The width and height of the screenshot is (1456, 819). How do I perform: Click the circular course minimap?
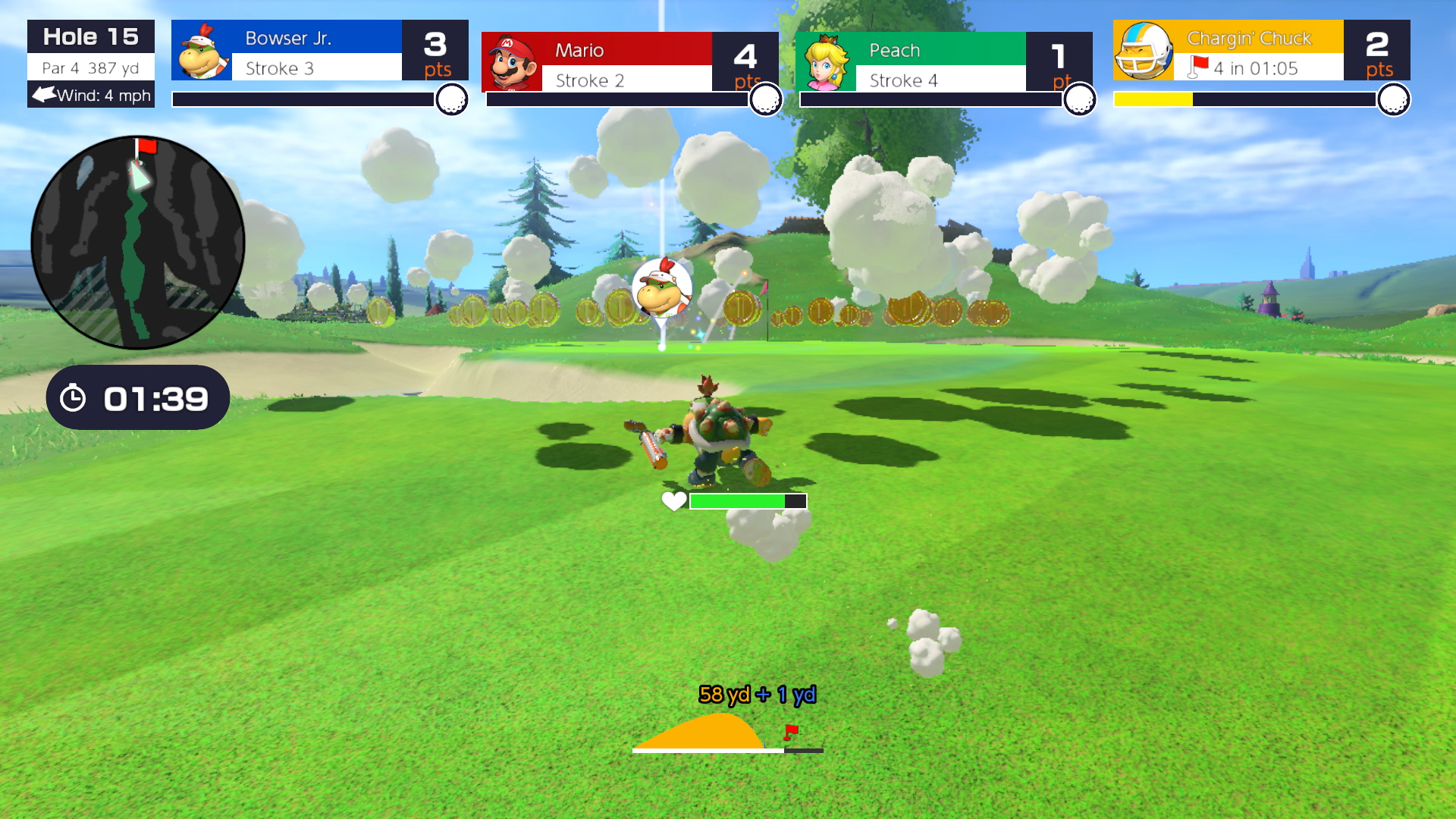(137, 243)
